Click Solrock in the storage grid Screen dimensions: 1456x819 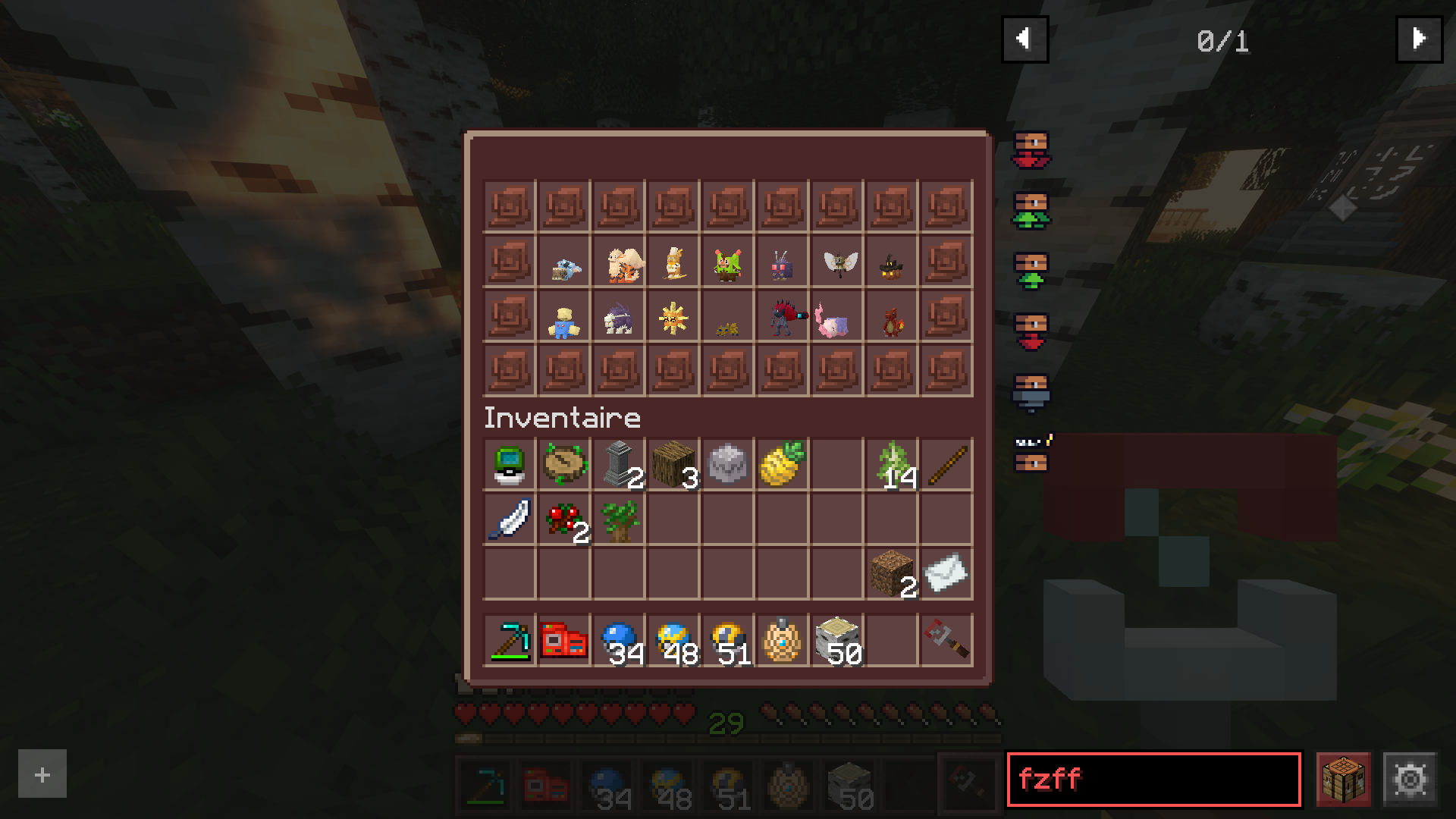coord(674,317)
